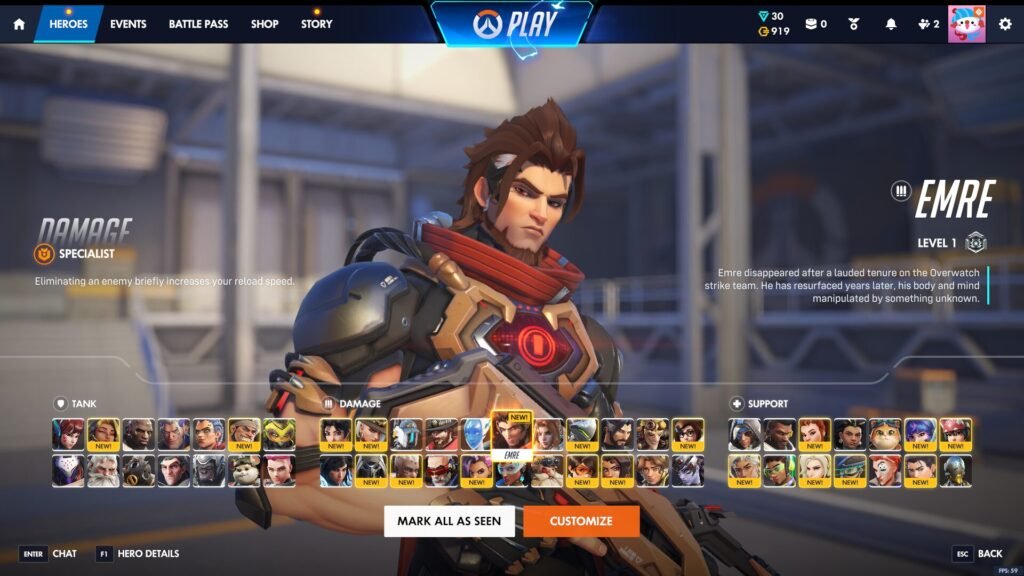Pick the Cassidy cowboy-hat portrait

(441, 434)
